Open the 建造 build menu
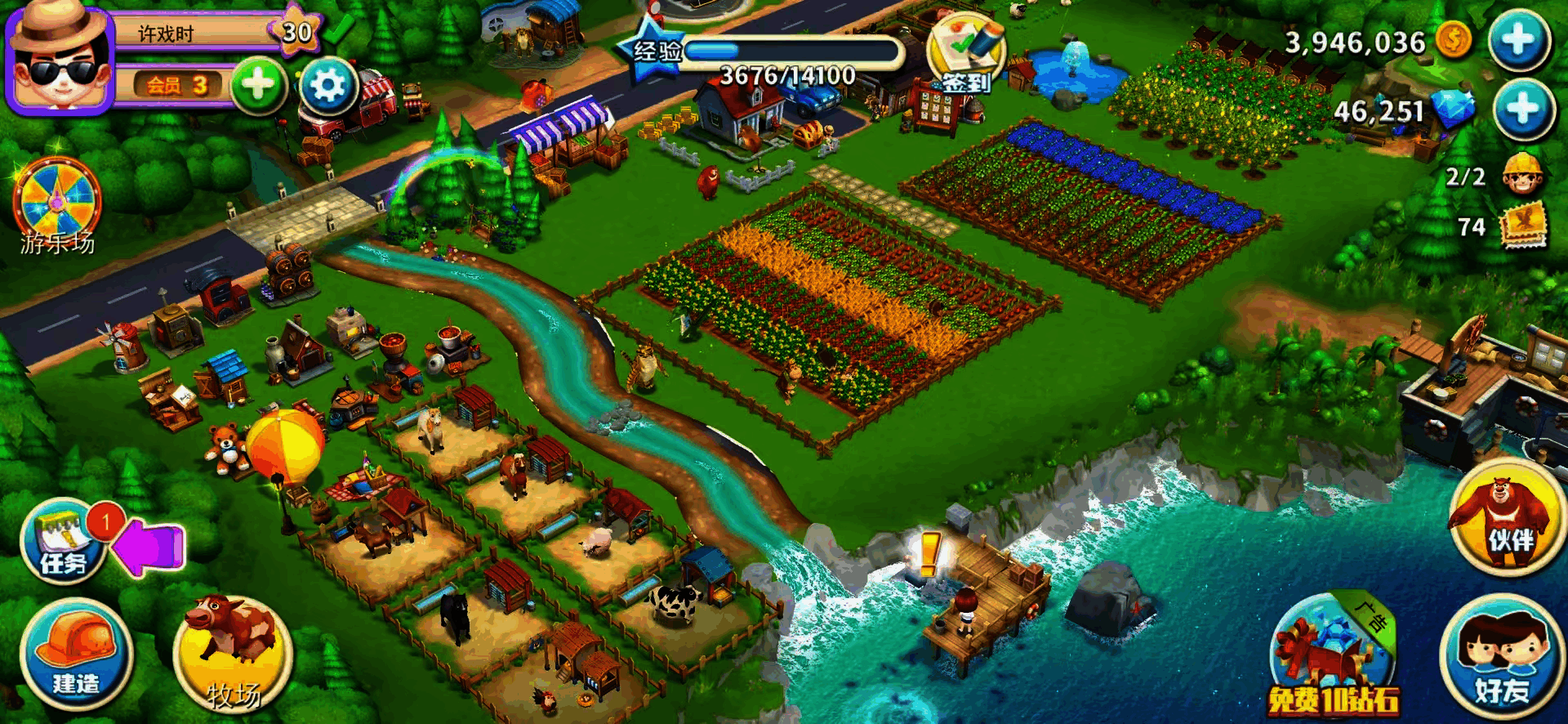This screenshot has height=724, width=1568. pyautogui.click(x=76, y=654)
